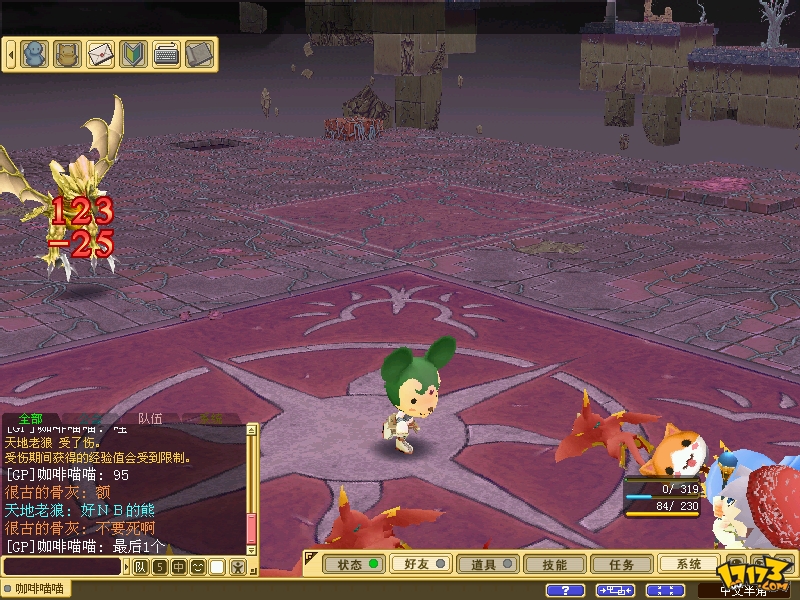The width and height of the screenshot is (800, 600).
Task: Open the 好友 friends list
Action: 419,564
